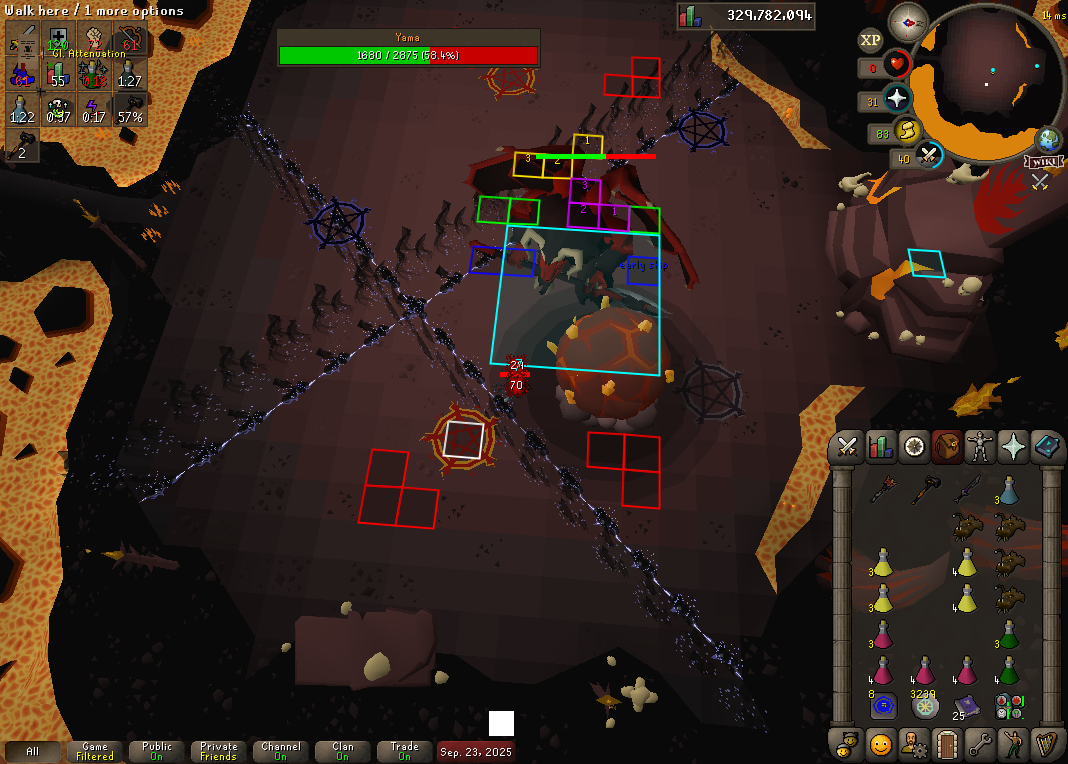This screenshot has width=1068, height=764.
Task: Select the purple book in inventory
Action: (966, 706)
